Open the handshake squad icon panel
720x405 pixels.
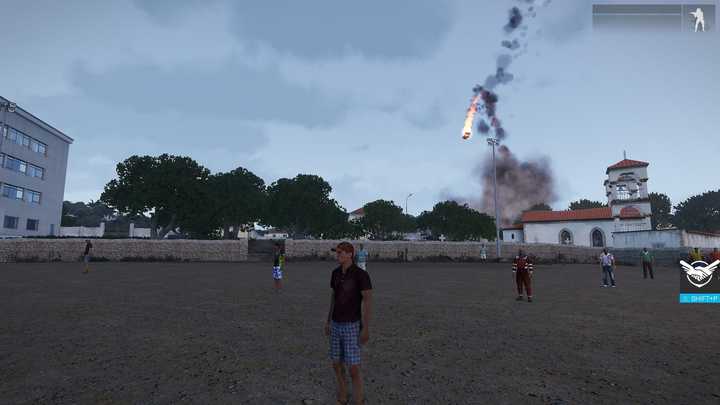point(699,274)
